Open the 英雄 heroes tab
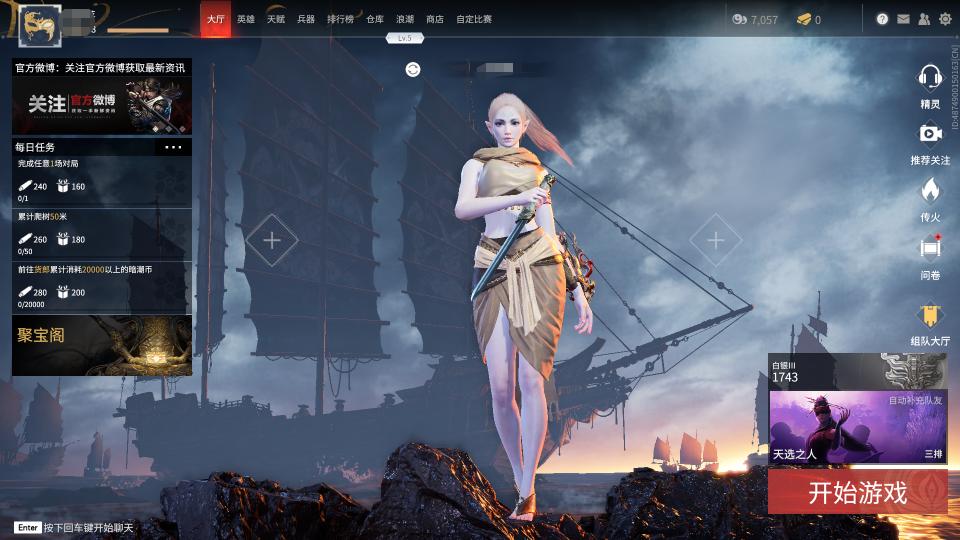Screen dimensions: 960x540 click(x=246, y=19)
